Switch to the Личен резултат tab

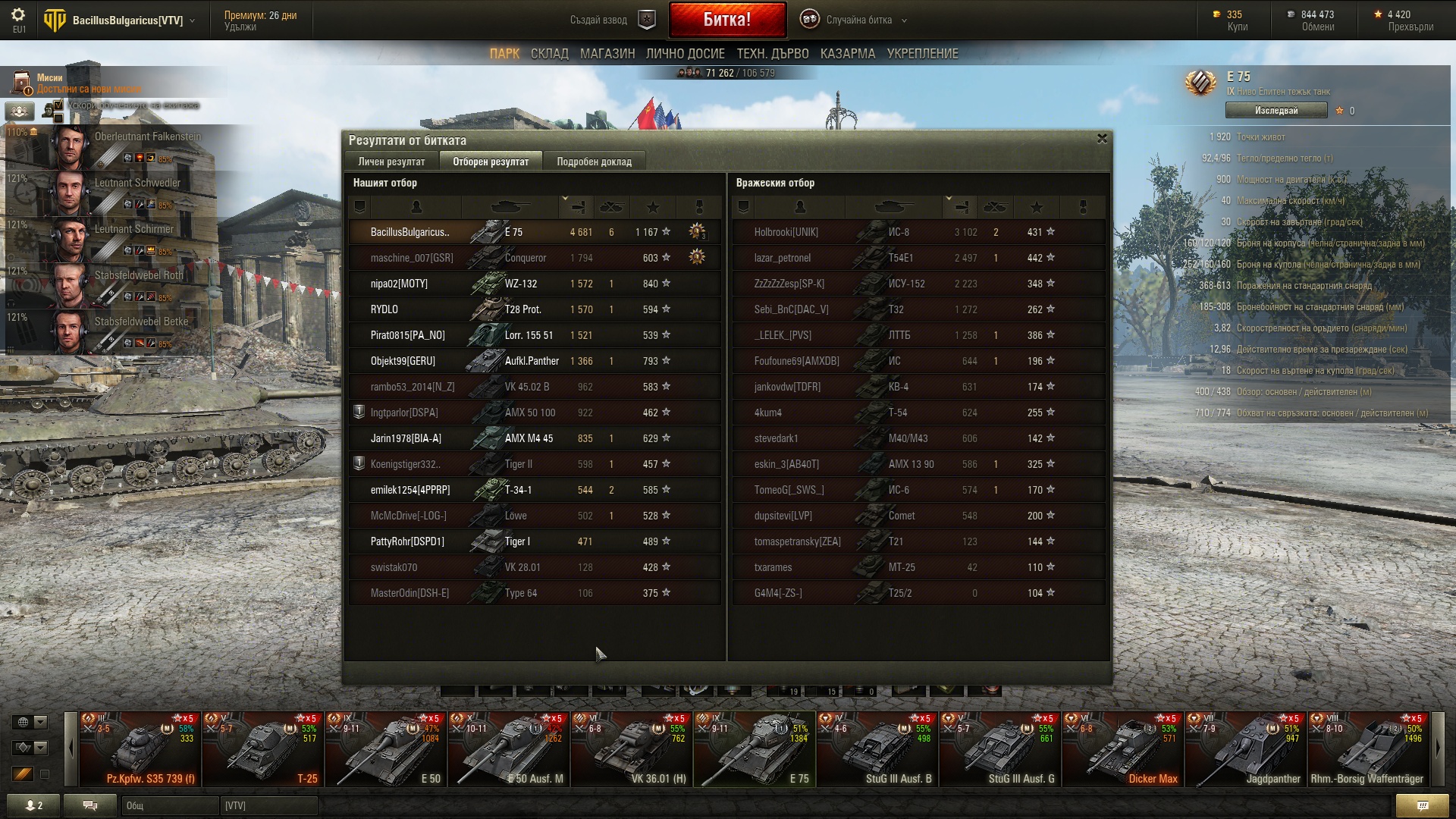click(x=391, y=162)
